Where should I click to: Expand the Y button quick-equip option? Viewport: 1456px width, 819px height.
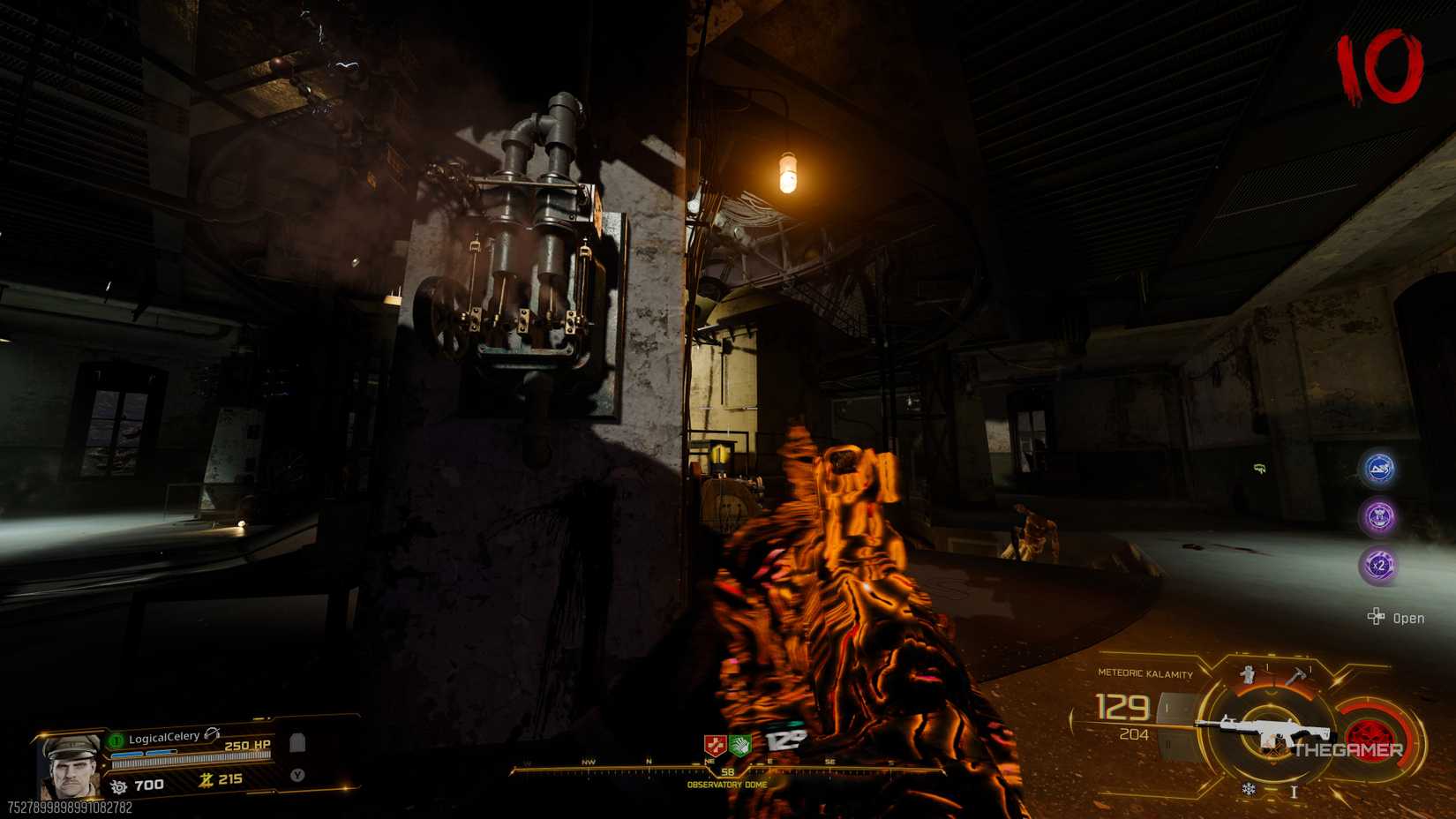[x=296, y=775]
